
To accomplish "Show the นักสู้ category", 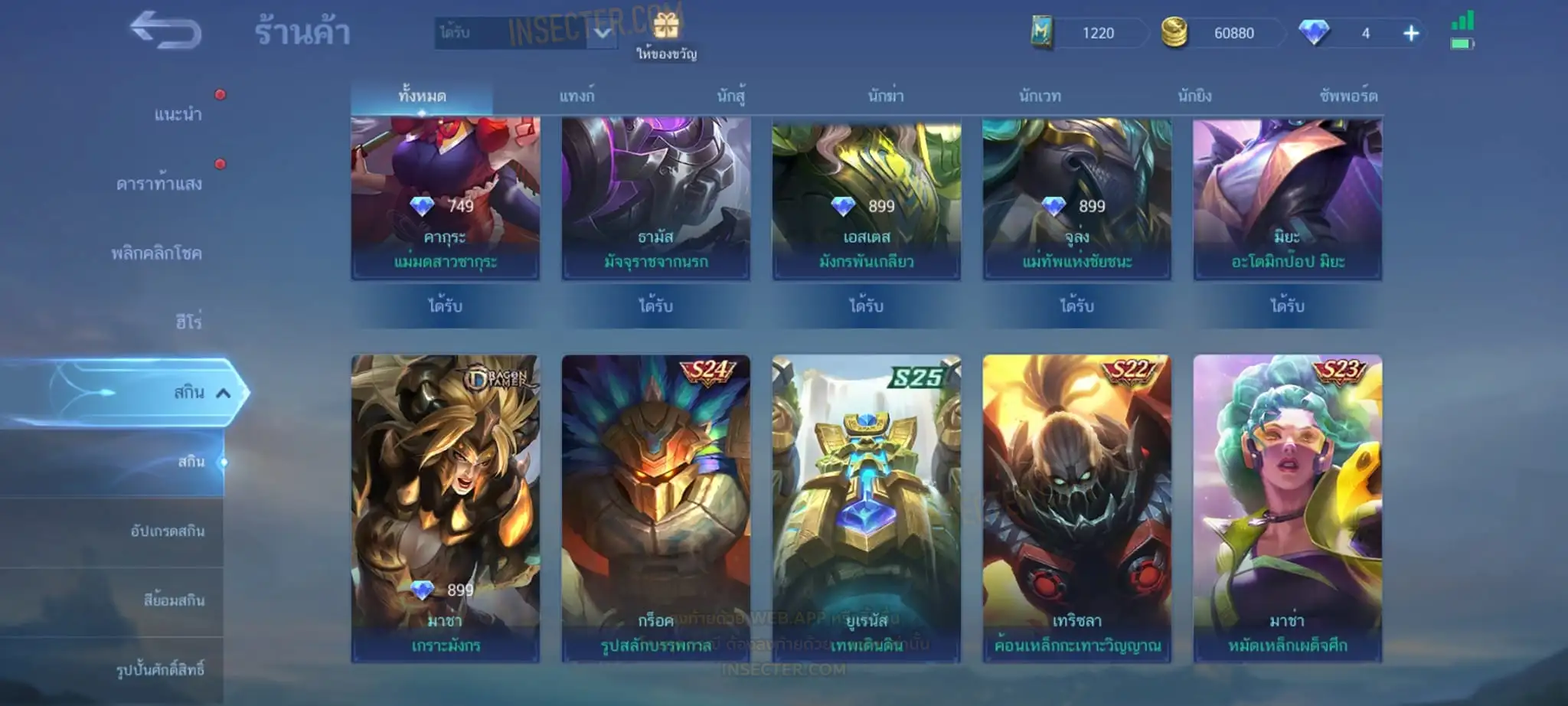I will [731, 96].
